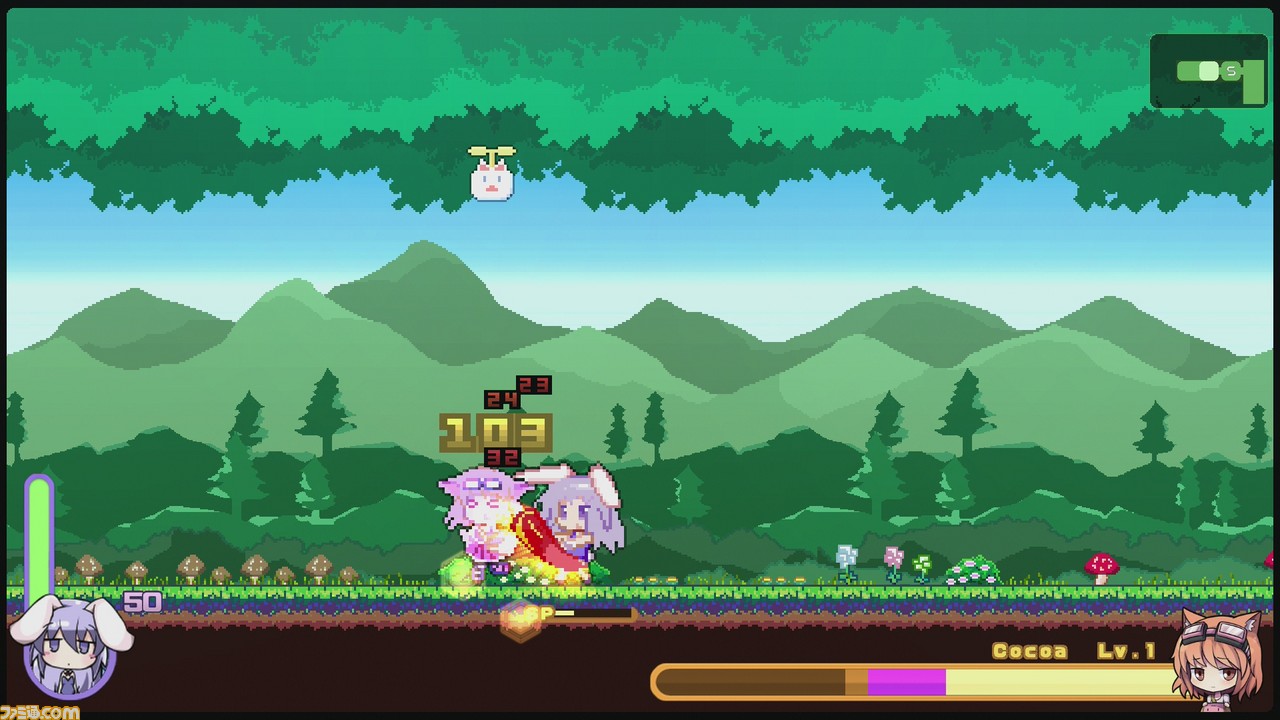Click the S-rank gauge panel
Viewport: 1280px width, 720px height.
point(1208,72)
